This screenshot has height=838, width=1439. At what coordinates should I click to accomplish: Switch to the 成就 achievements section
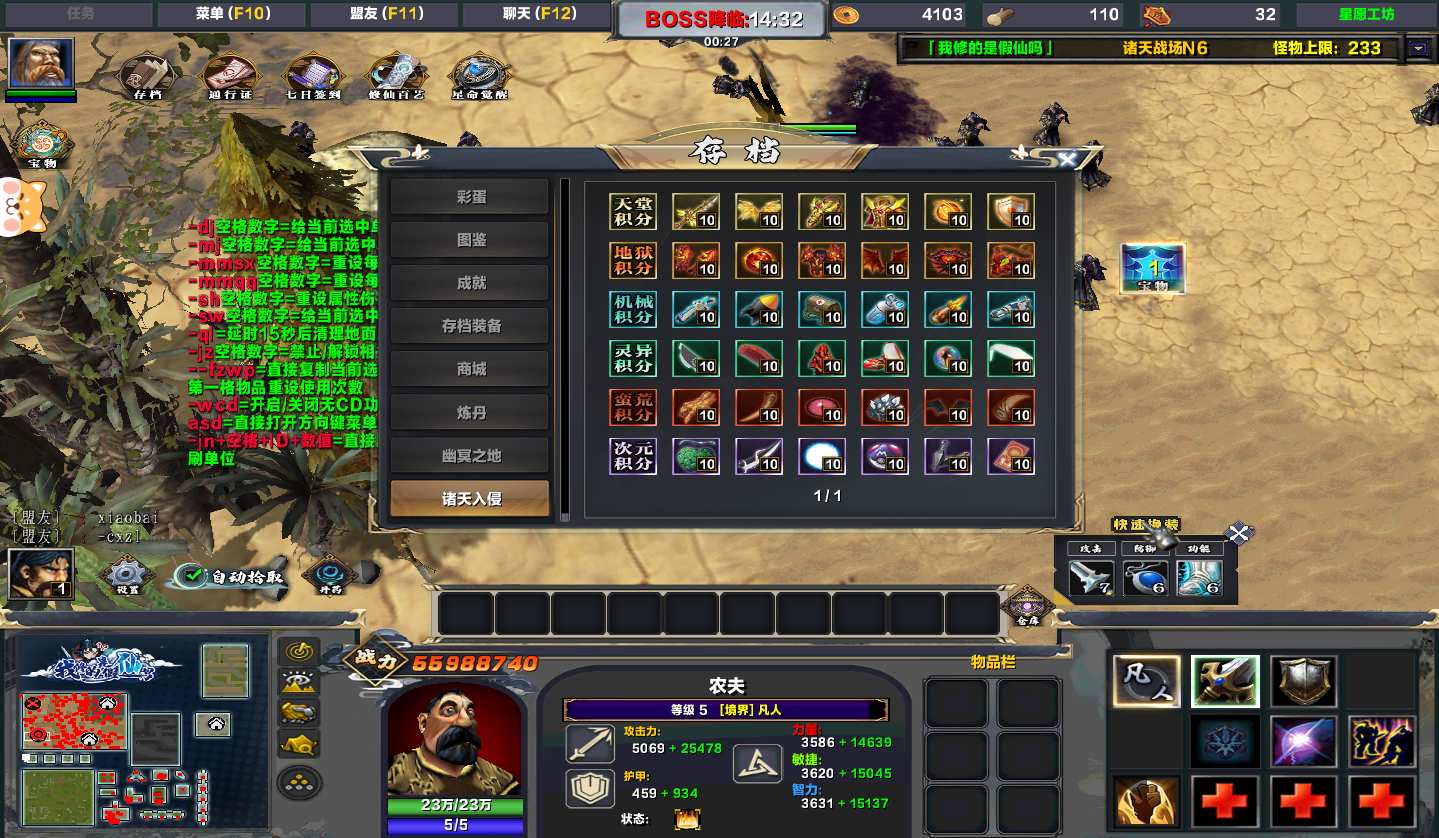tap(470, 283)
